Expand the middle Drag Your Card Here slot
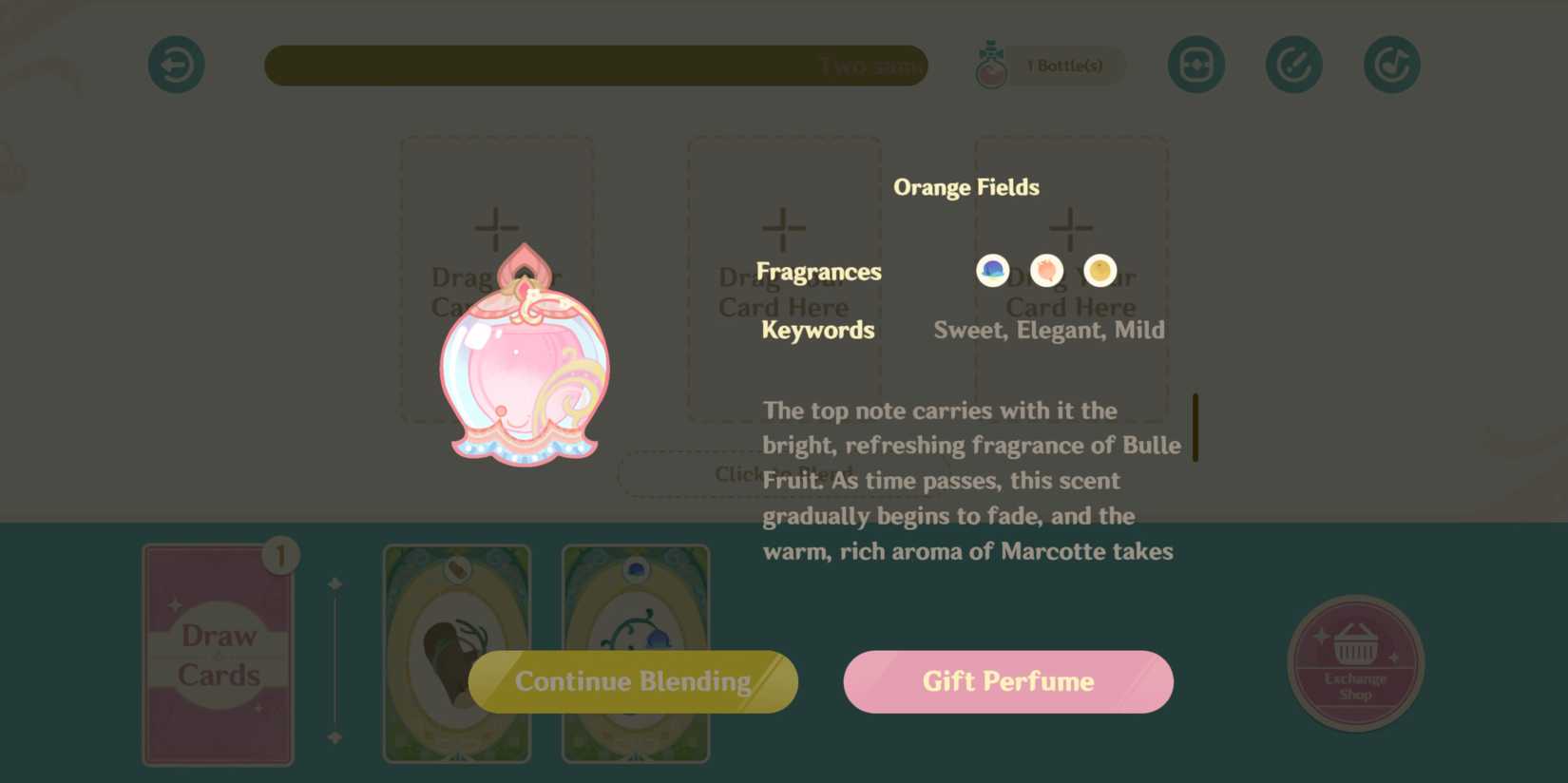 pos(784,228)
